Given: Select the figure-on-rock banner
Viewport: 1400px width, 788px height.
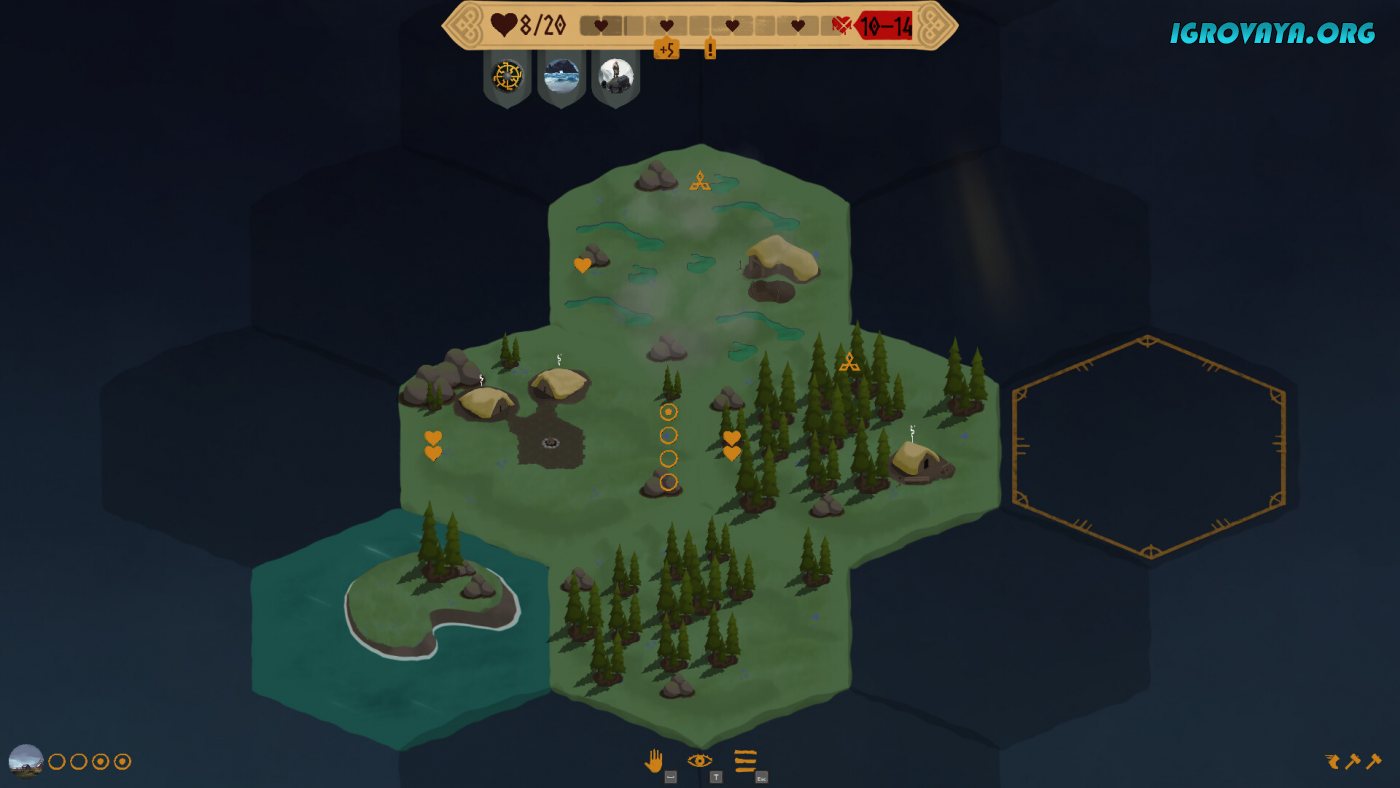Looking at the screenshot, I should pyautogui.click(x=615, y=75).
